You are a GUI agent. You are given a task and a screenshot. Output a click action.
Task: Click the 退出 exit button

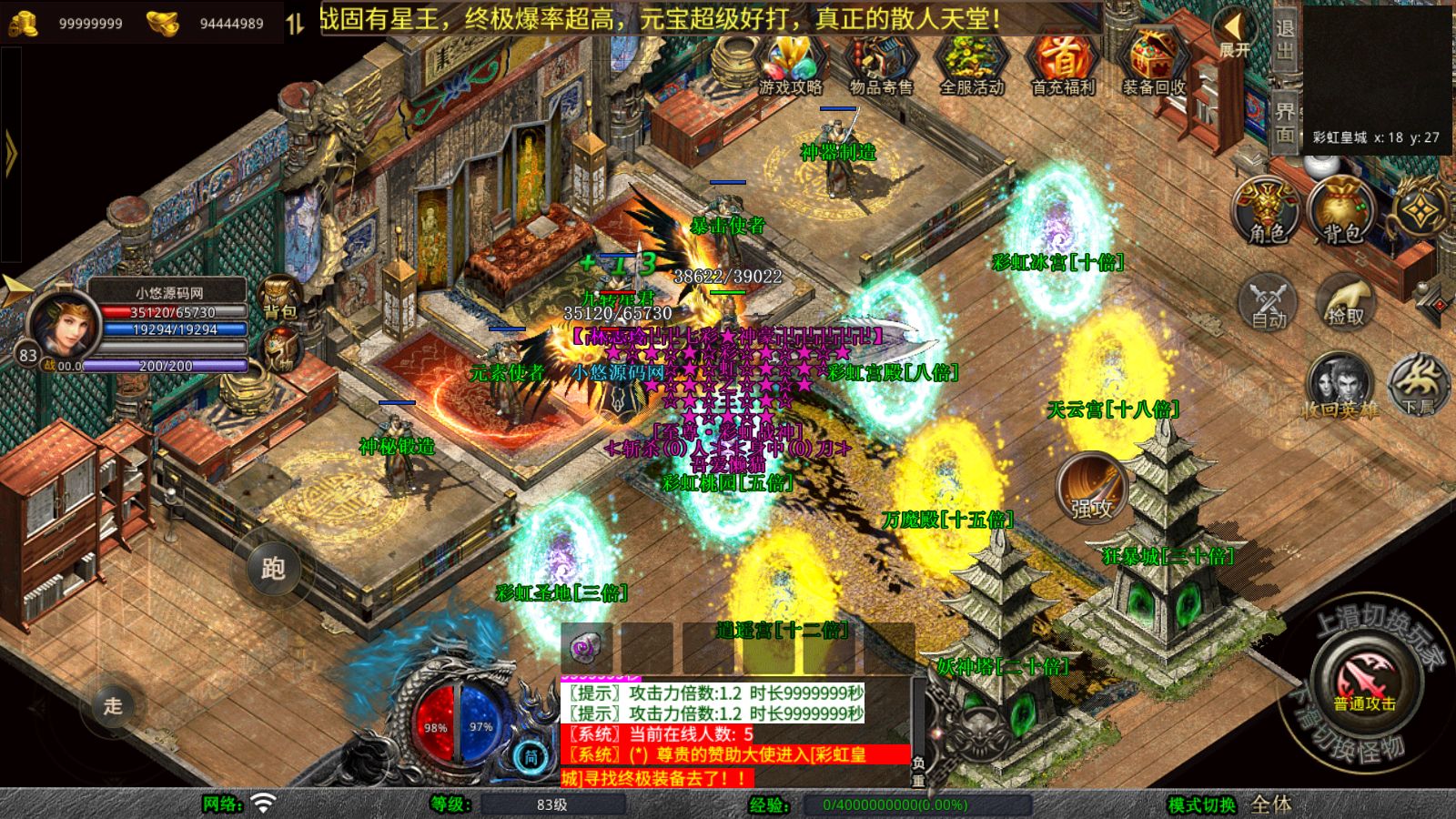(x=1284, y=40)
